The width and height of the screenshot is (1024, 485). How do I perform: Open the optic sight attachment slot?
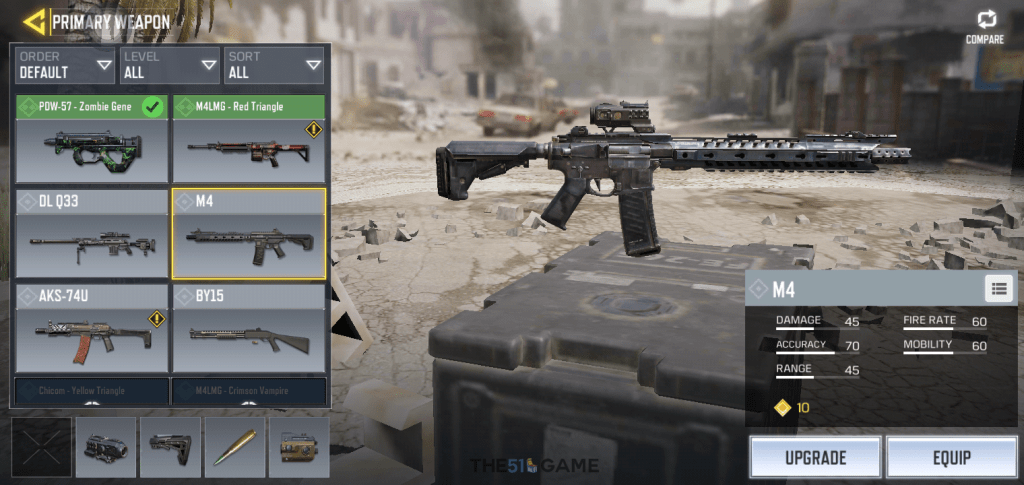click(106, 447)
